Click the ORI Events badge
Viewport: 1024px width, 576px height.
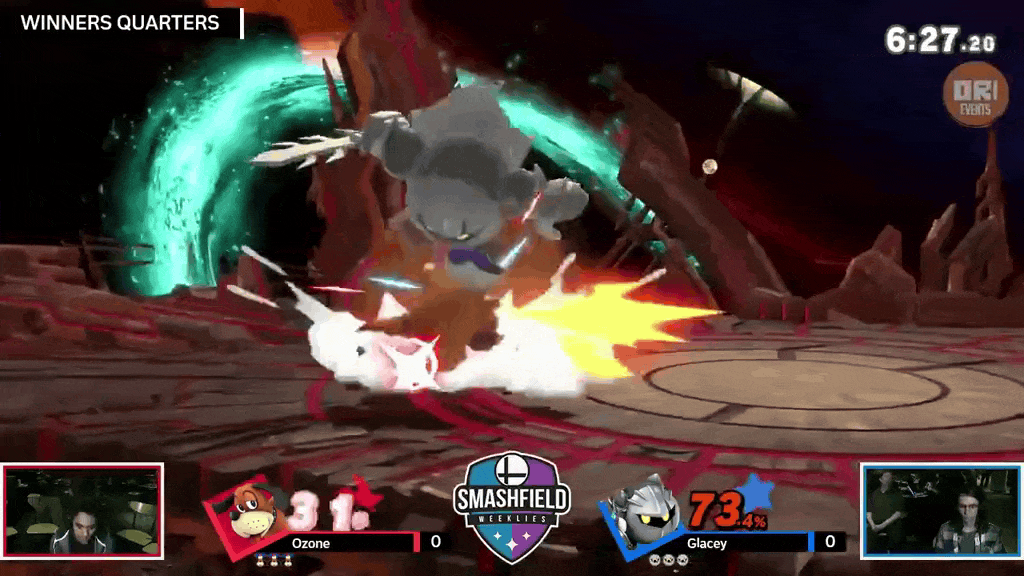(975, 95)
